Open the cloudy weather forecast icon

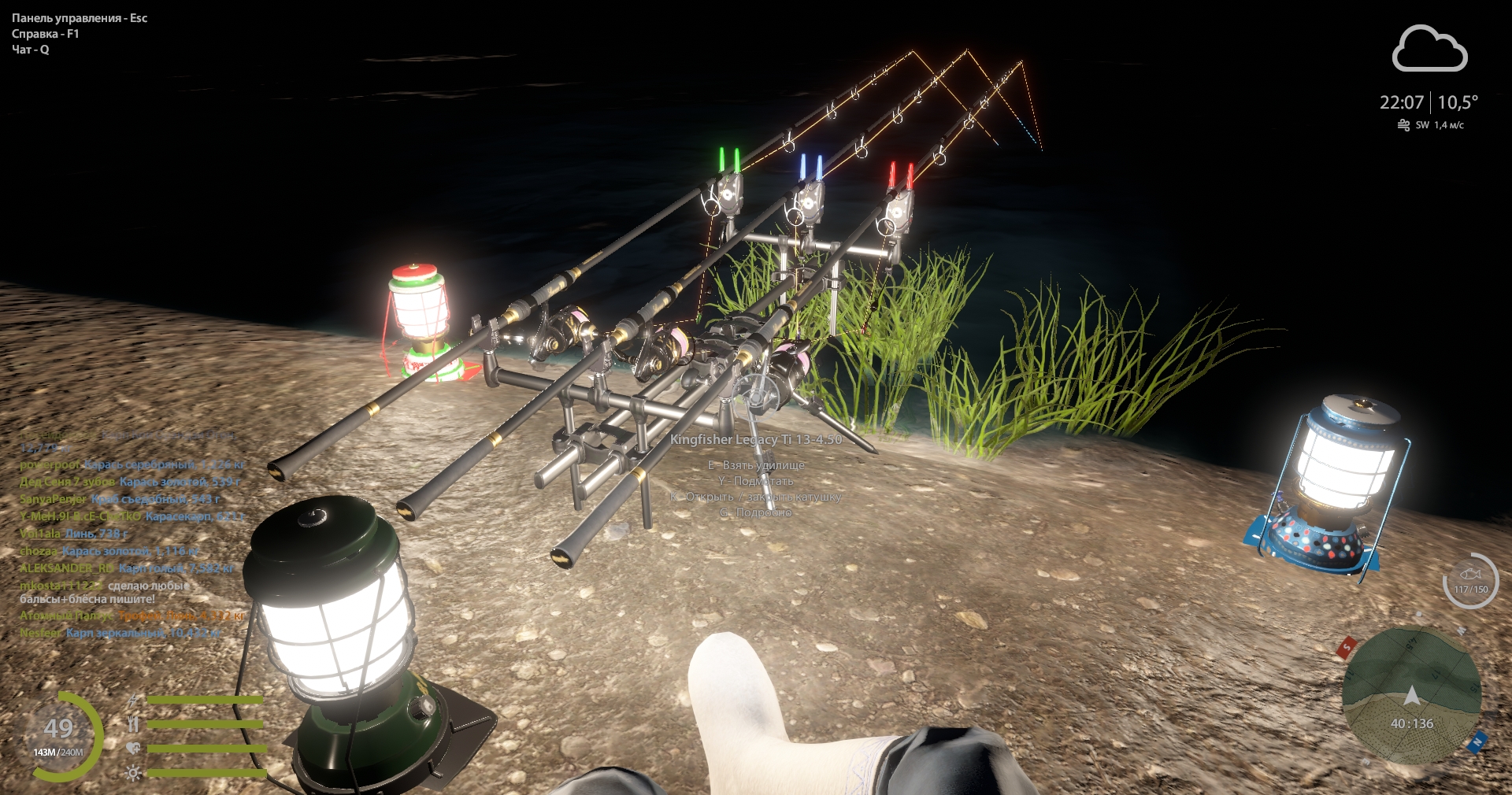(x=1429, y=50)
